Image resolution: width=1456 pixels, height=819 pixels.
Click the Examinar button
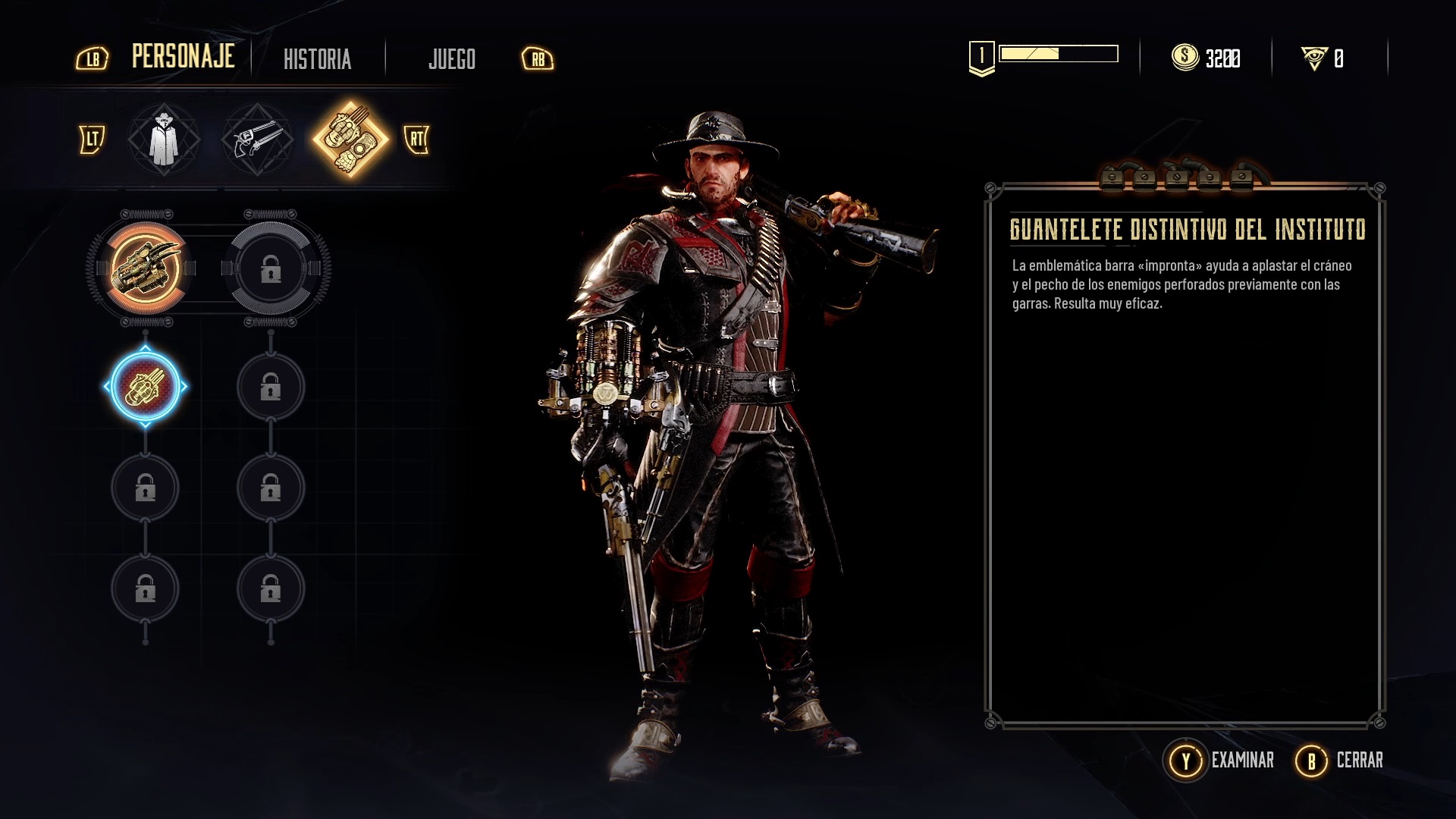pyautogui.click(x=1219, y=760)
